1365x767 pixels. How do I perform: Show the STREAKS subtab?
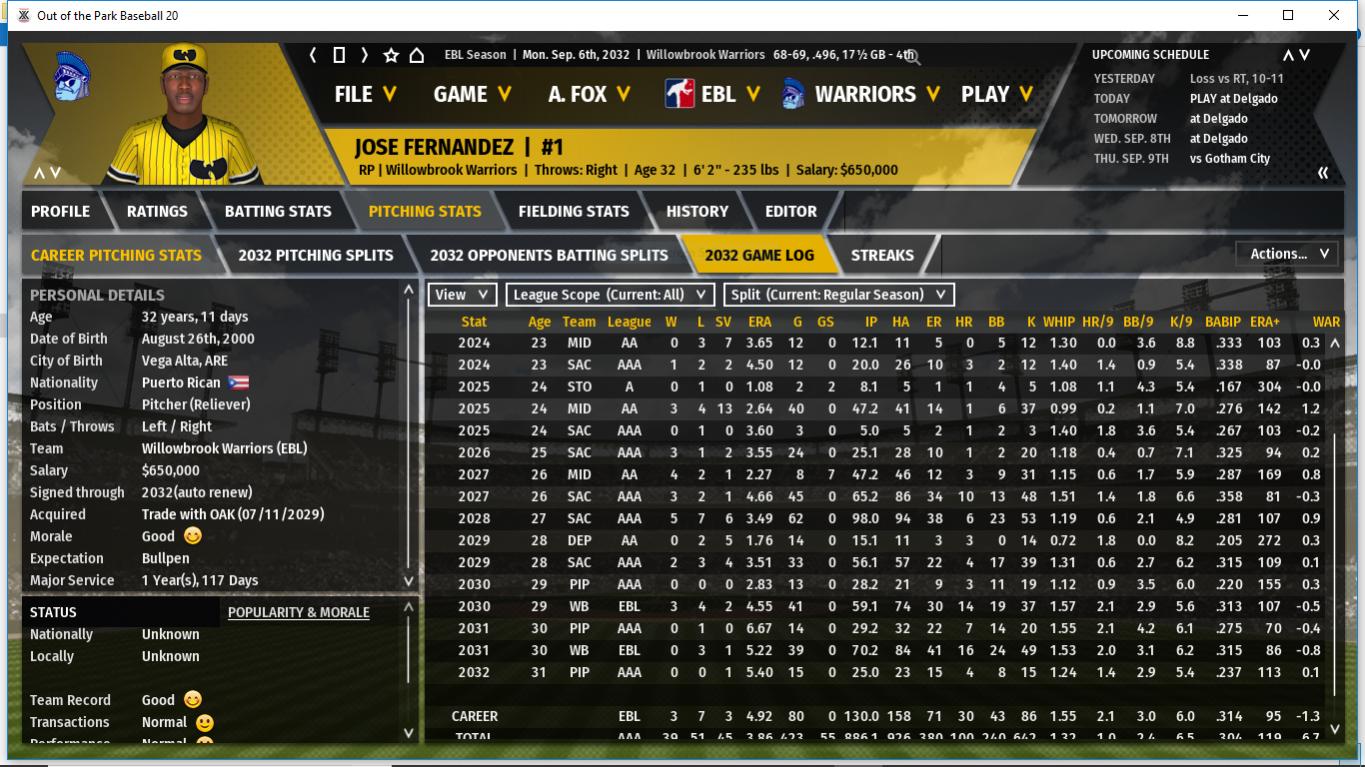(882, 255)
